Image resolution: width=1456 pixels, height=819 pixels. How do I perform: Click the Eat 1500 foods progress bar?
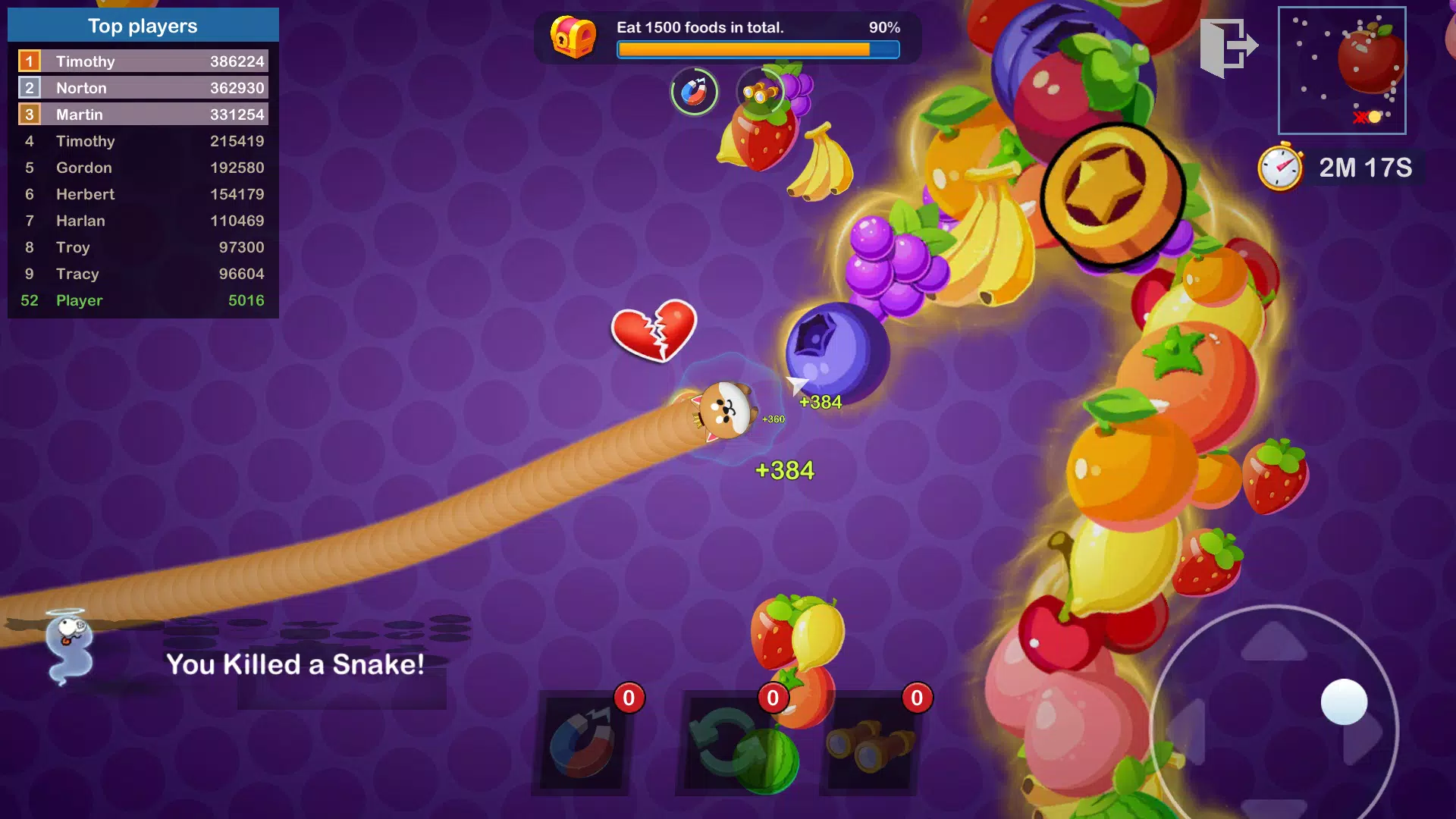tap(757, 49)
